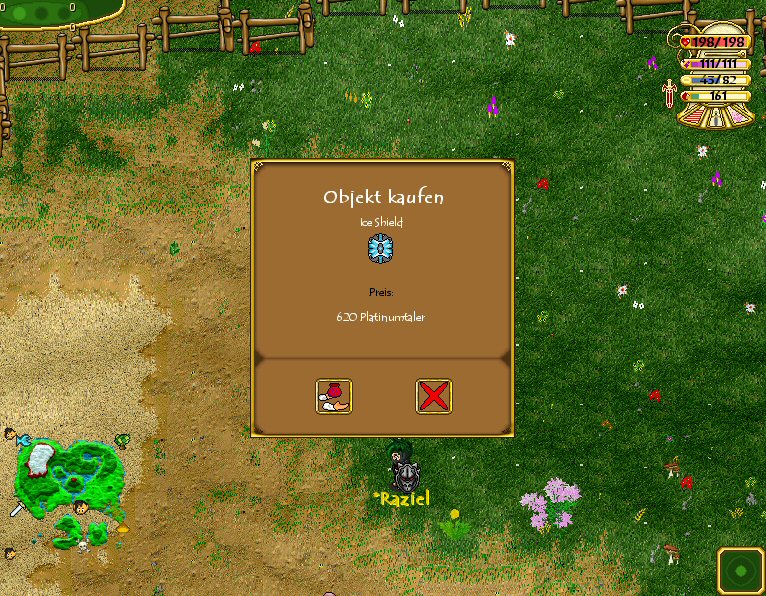The width and height of the screenshot is (766, 596).
Task: Cancel the purchase with the red X
Action: point(433,396)
